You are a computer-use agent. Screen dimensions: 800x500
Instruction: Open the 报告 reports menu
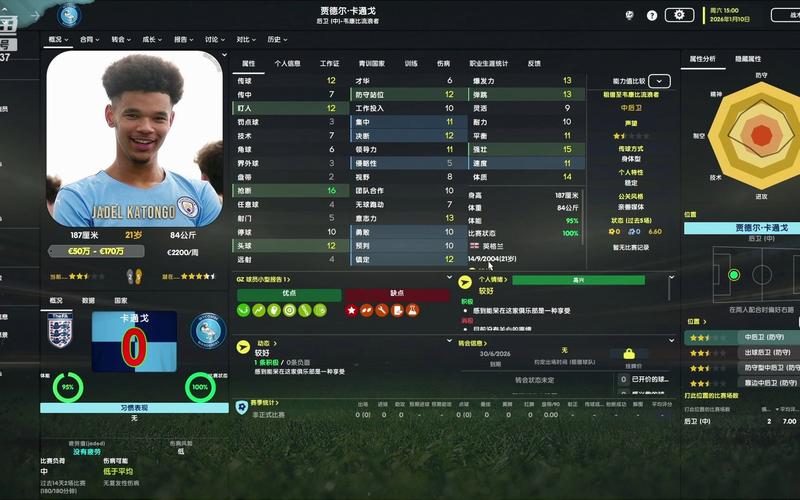point(183,40)
